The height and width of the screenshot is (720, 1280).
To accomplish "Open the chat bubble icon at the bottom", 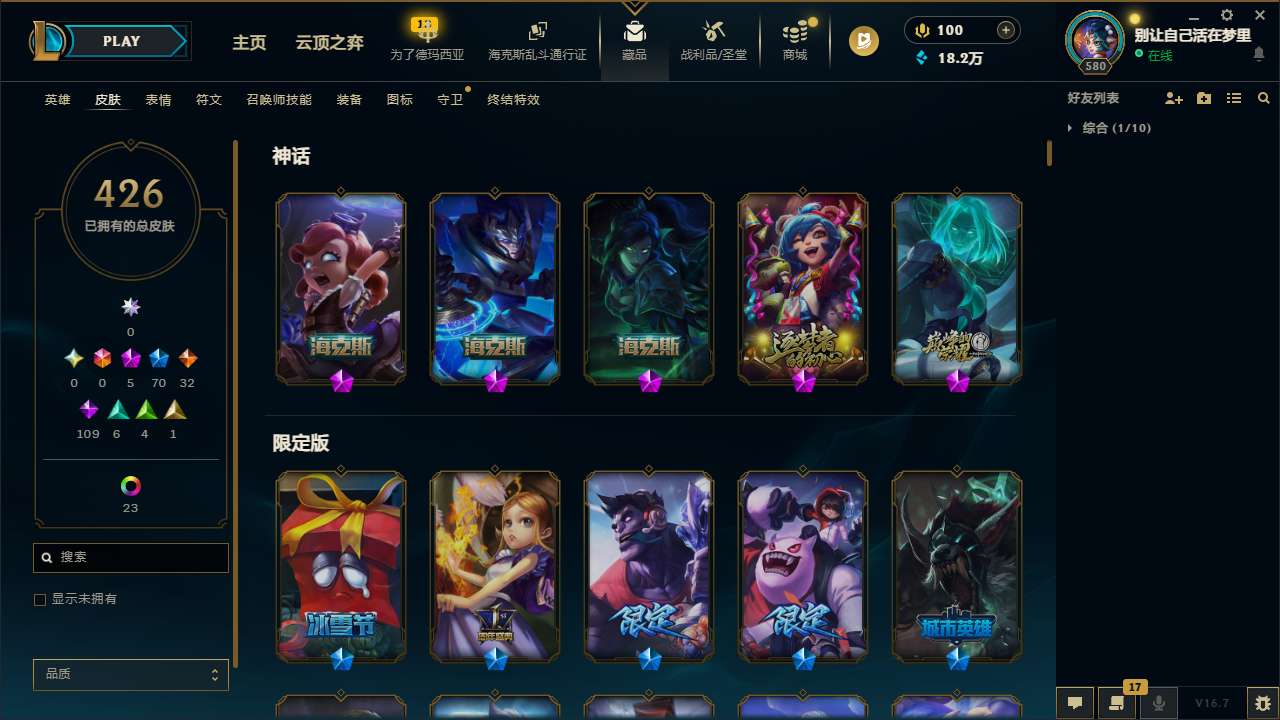I will [x=1075, y=703].
